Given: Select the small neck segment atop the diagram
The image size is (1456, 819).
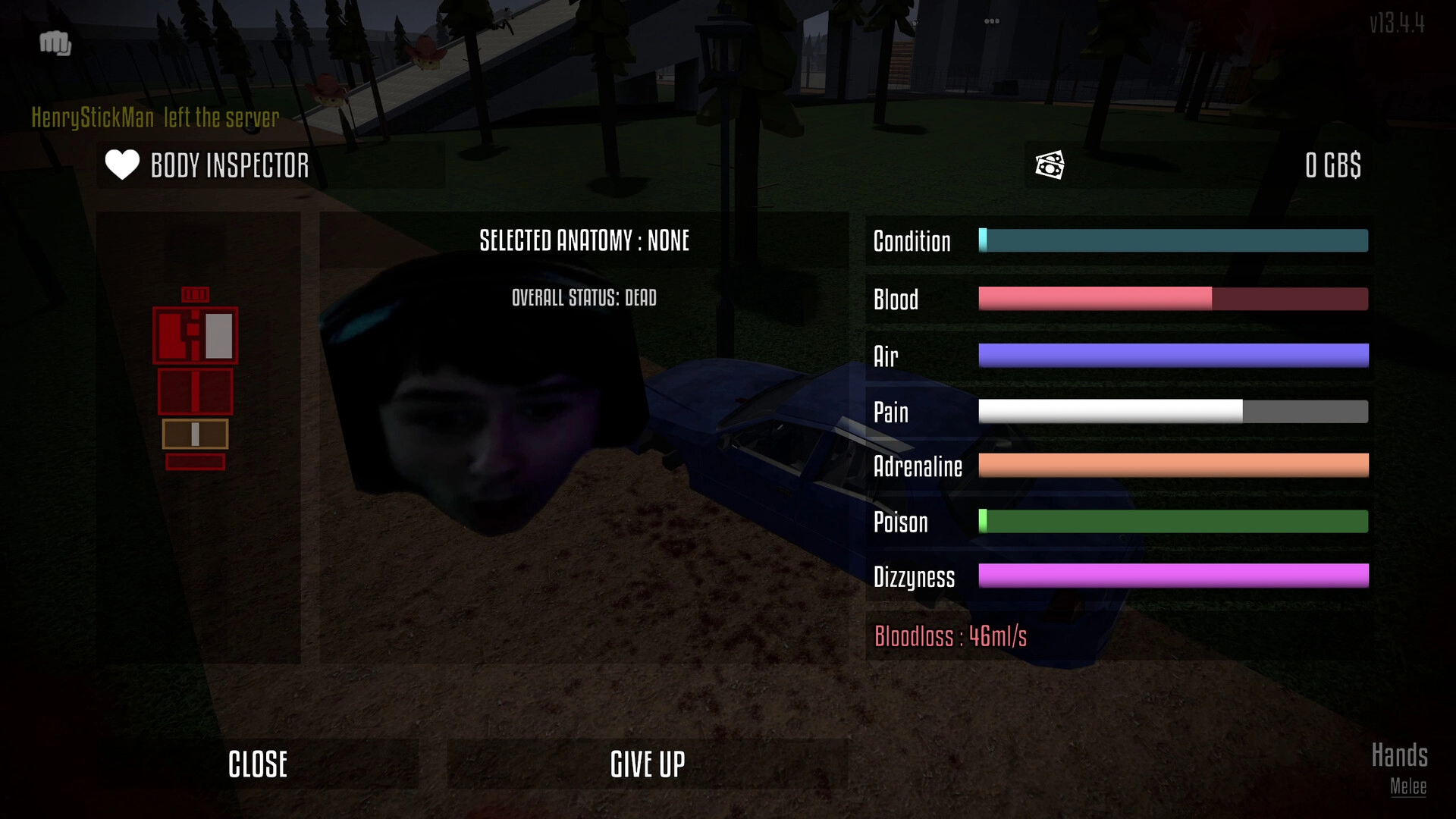Looking at the screenshot, I should coord(195,294).
